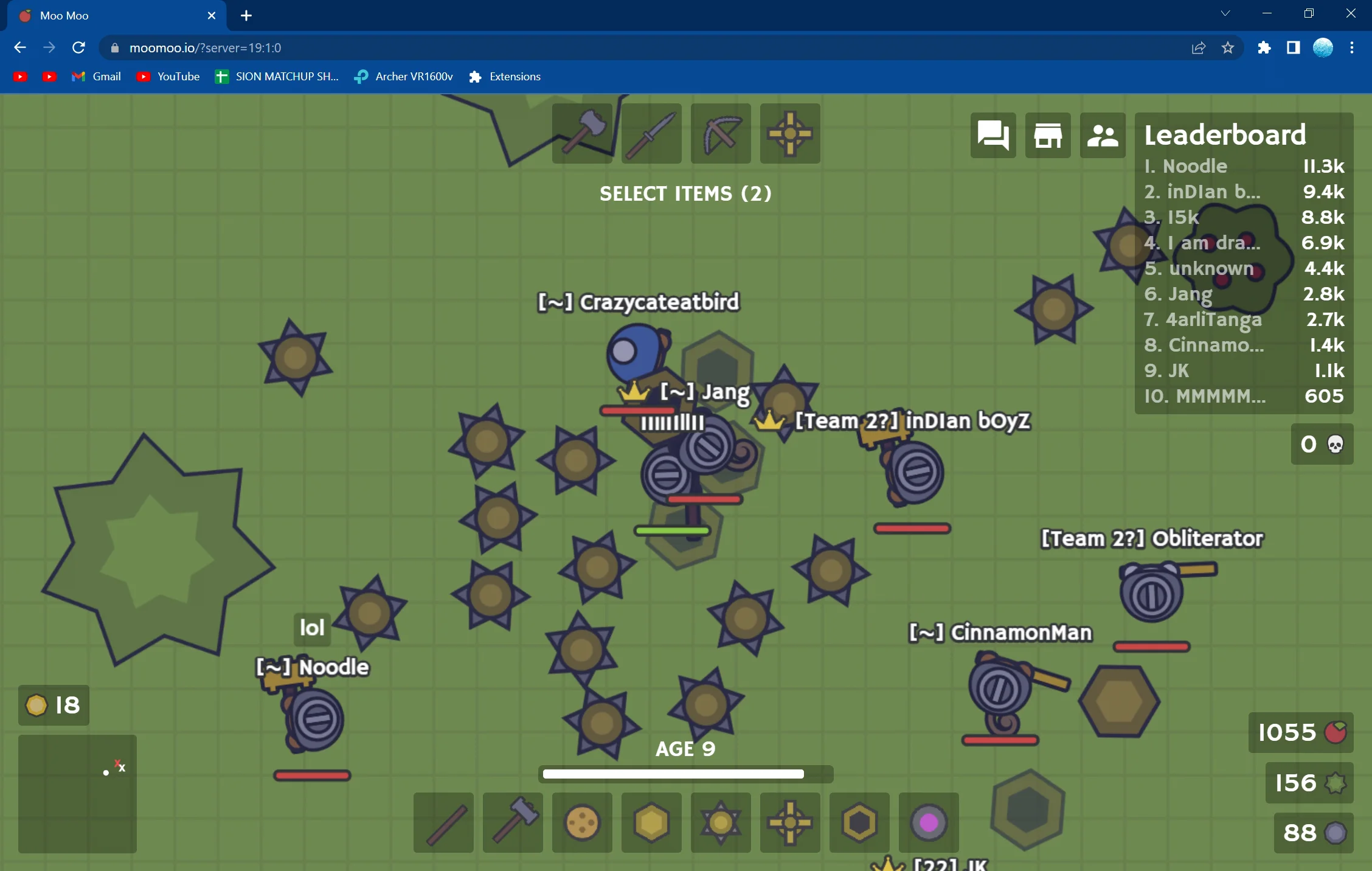Pick the katana upgrade option
This screenshot has height=871, width=1372.
point(651,133)
